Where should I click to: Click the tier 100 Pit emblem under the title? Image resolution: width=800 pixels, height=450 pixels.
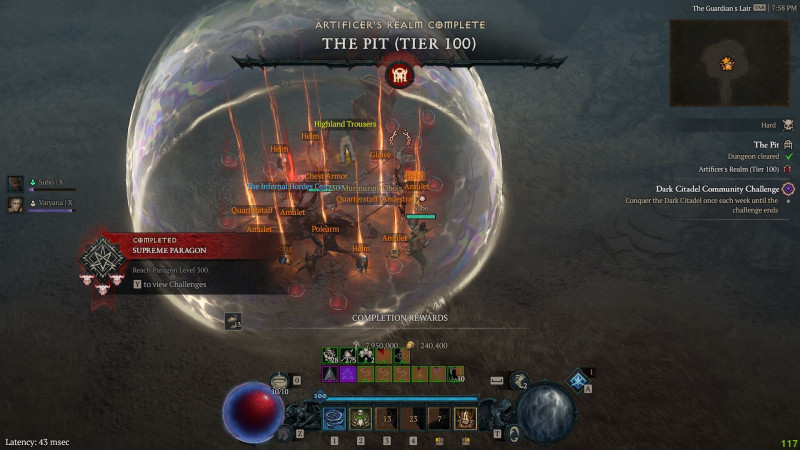point(399,75)
